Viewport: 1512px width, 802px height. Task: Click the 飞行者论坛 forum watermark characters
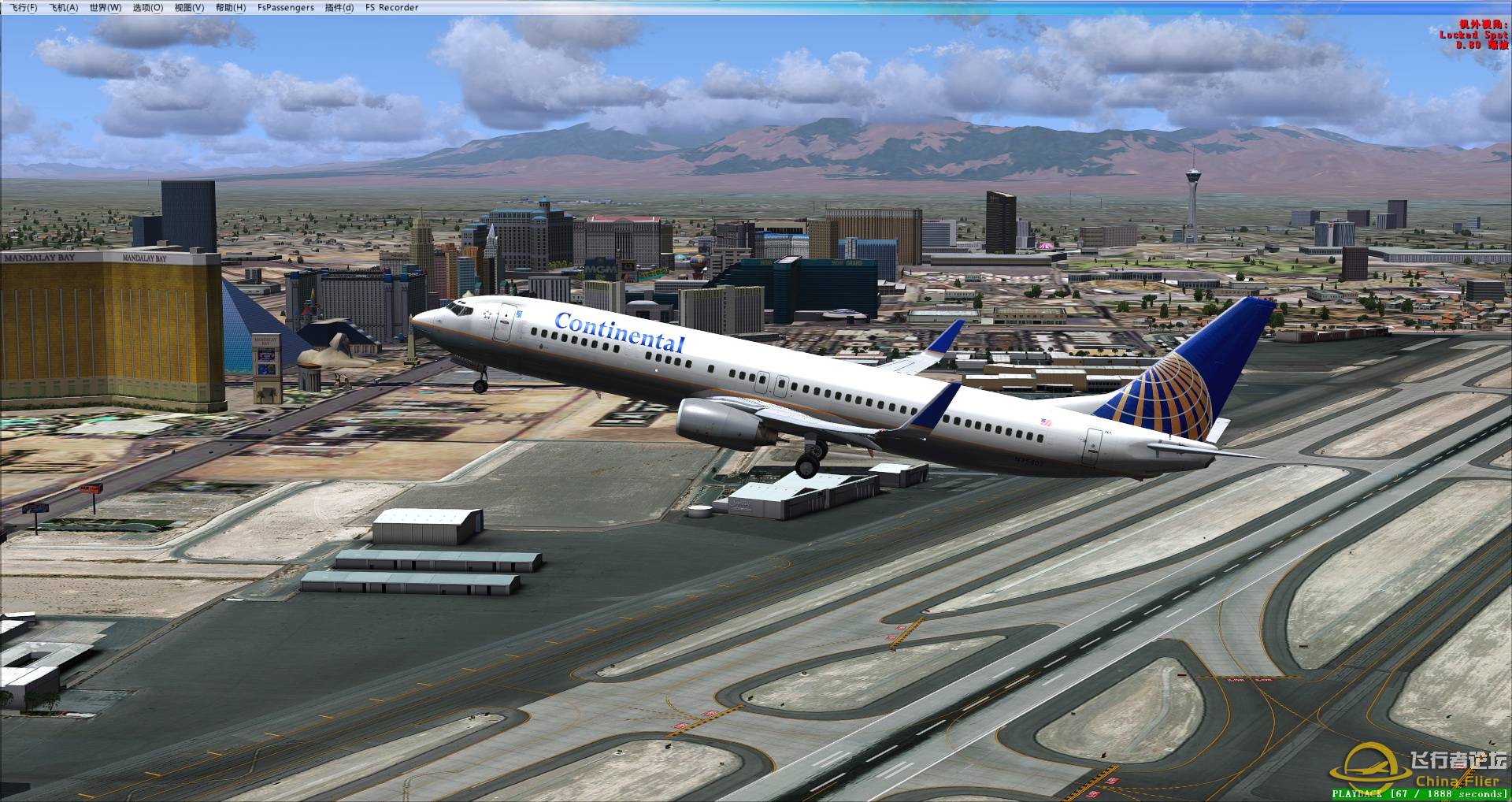click(x=1461, y=759)
